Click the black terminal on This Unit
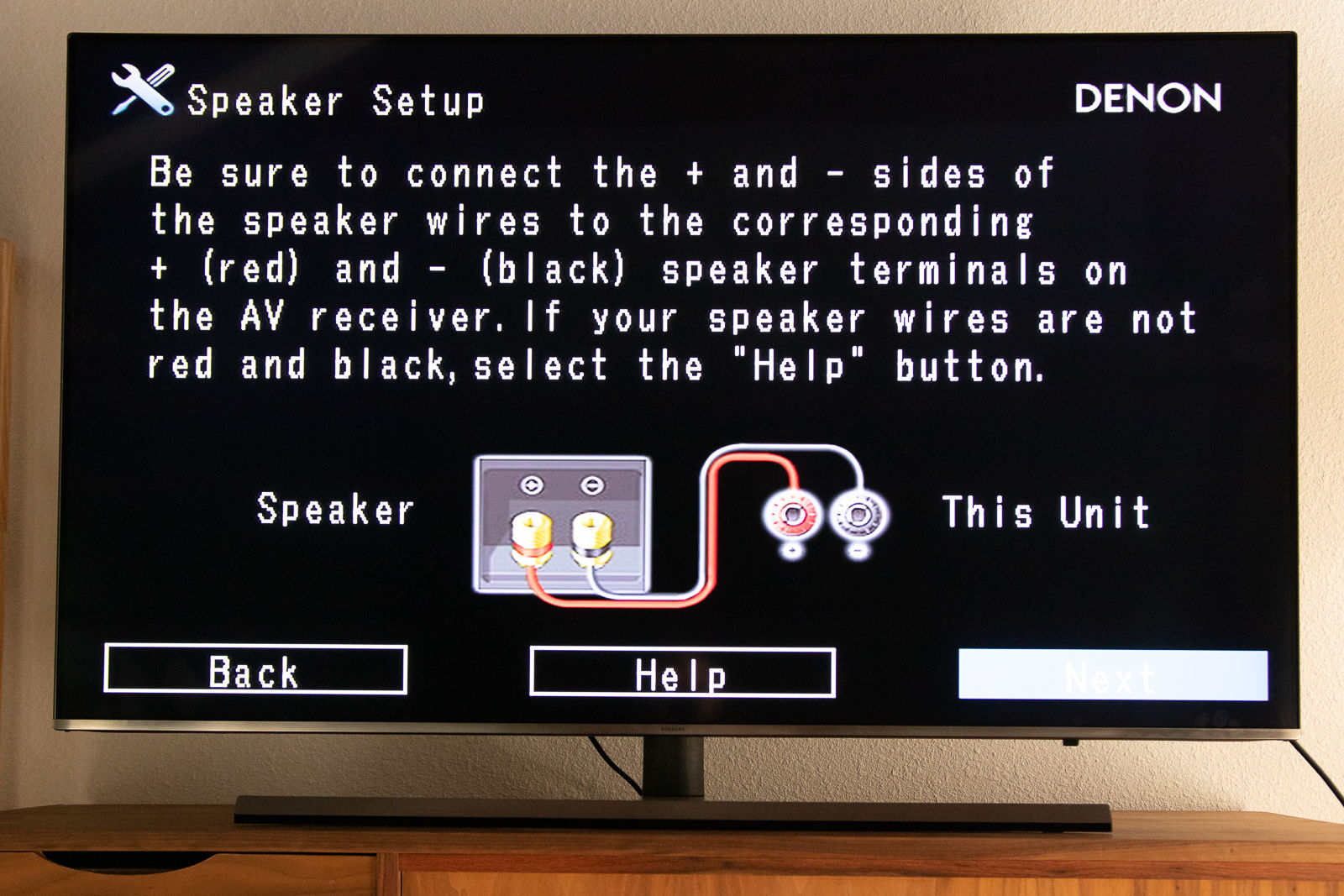Screen dimensions: 1344x896 [x=858, y=513]
